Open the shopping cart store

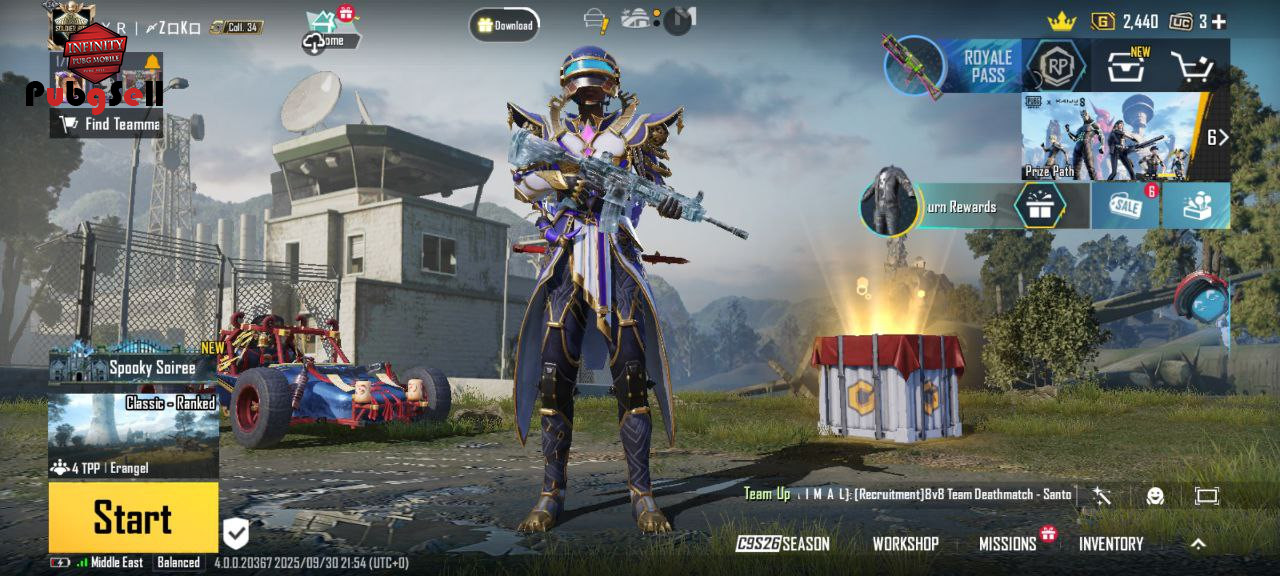[1192, 67]
